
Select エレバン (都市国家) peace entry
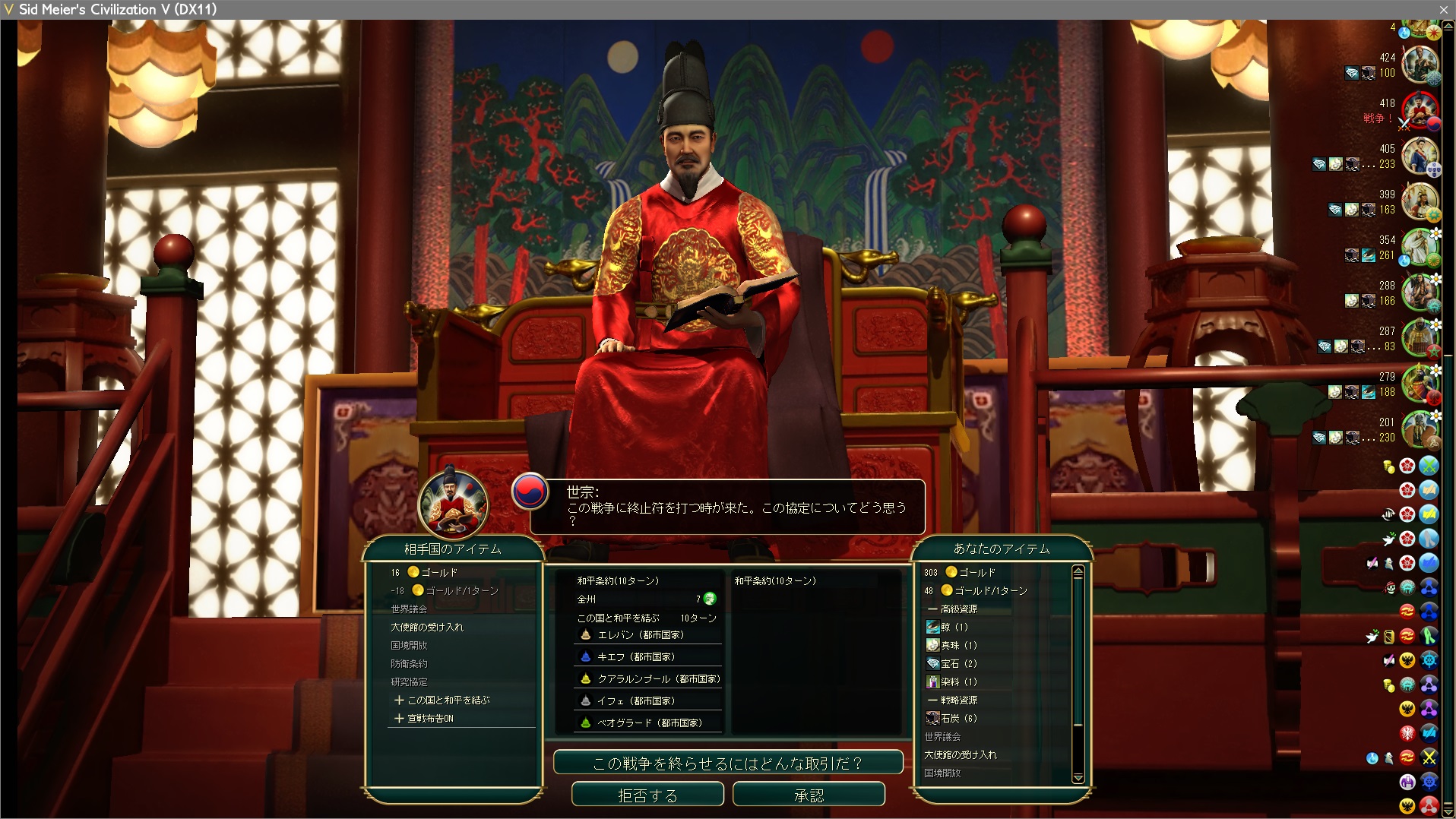coord(640,634)
